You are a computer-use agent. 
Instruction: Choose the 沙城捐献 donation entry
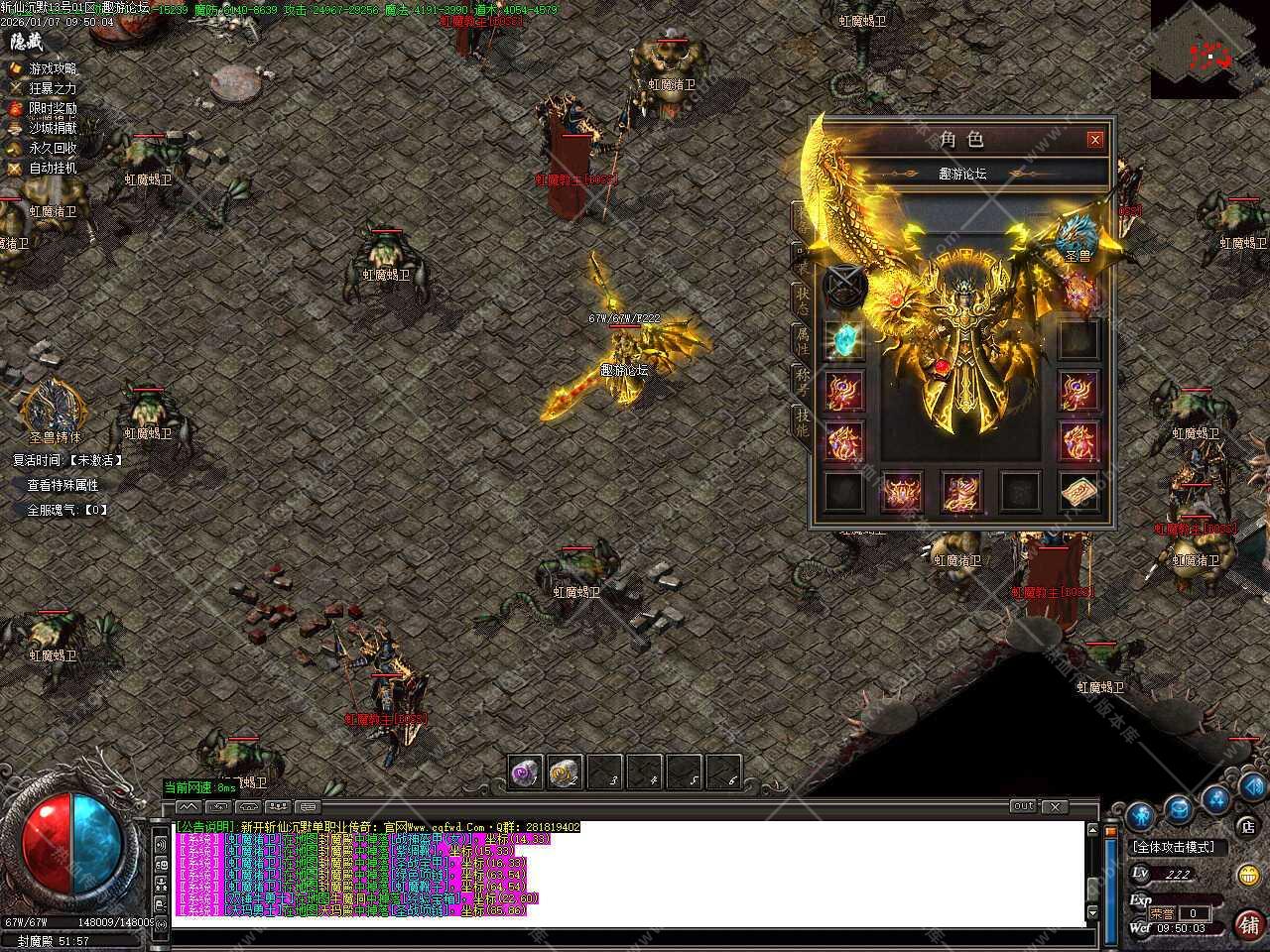(x=52, y=128)
